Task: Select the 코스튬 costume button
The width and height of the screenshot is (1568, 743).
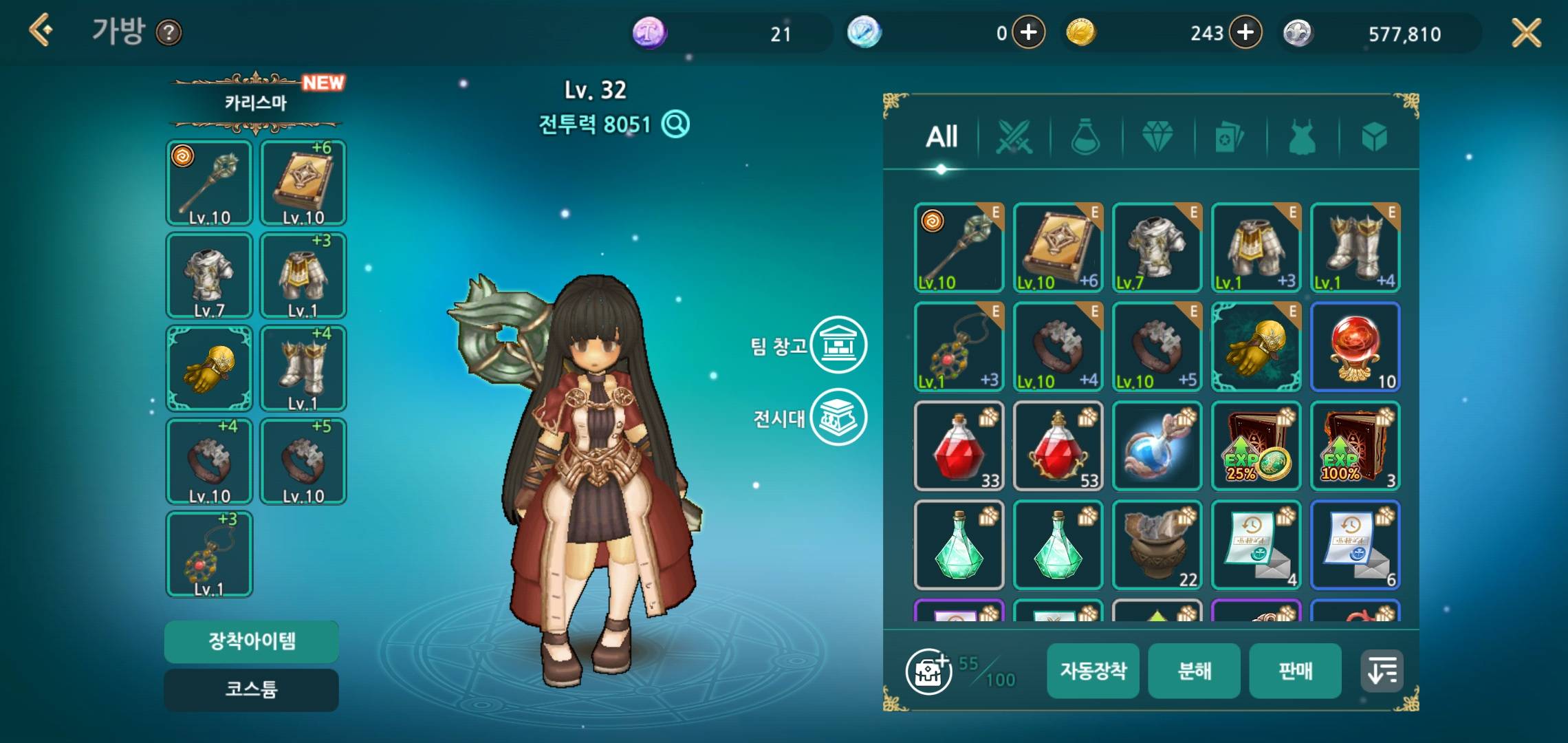Action: pyautogui.click(x=251, y=689)
